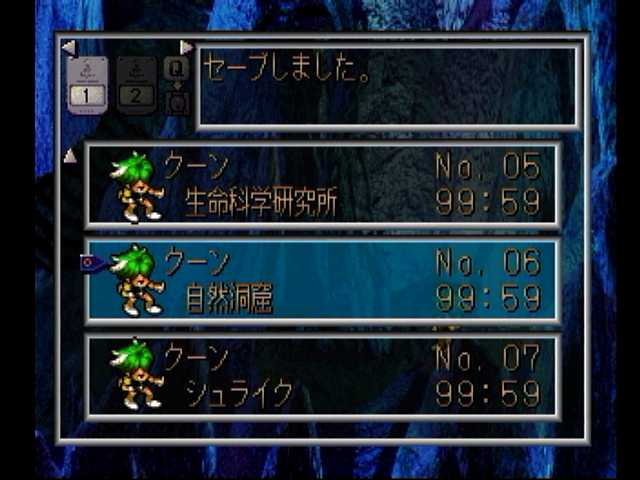The height and width of the screenshot is (480, 640).
Task: Click the left arrow above memory cards
Action: (68, 47)
